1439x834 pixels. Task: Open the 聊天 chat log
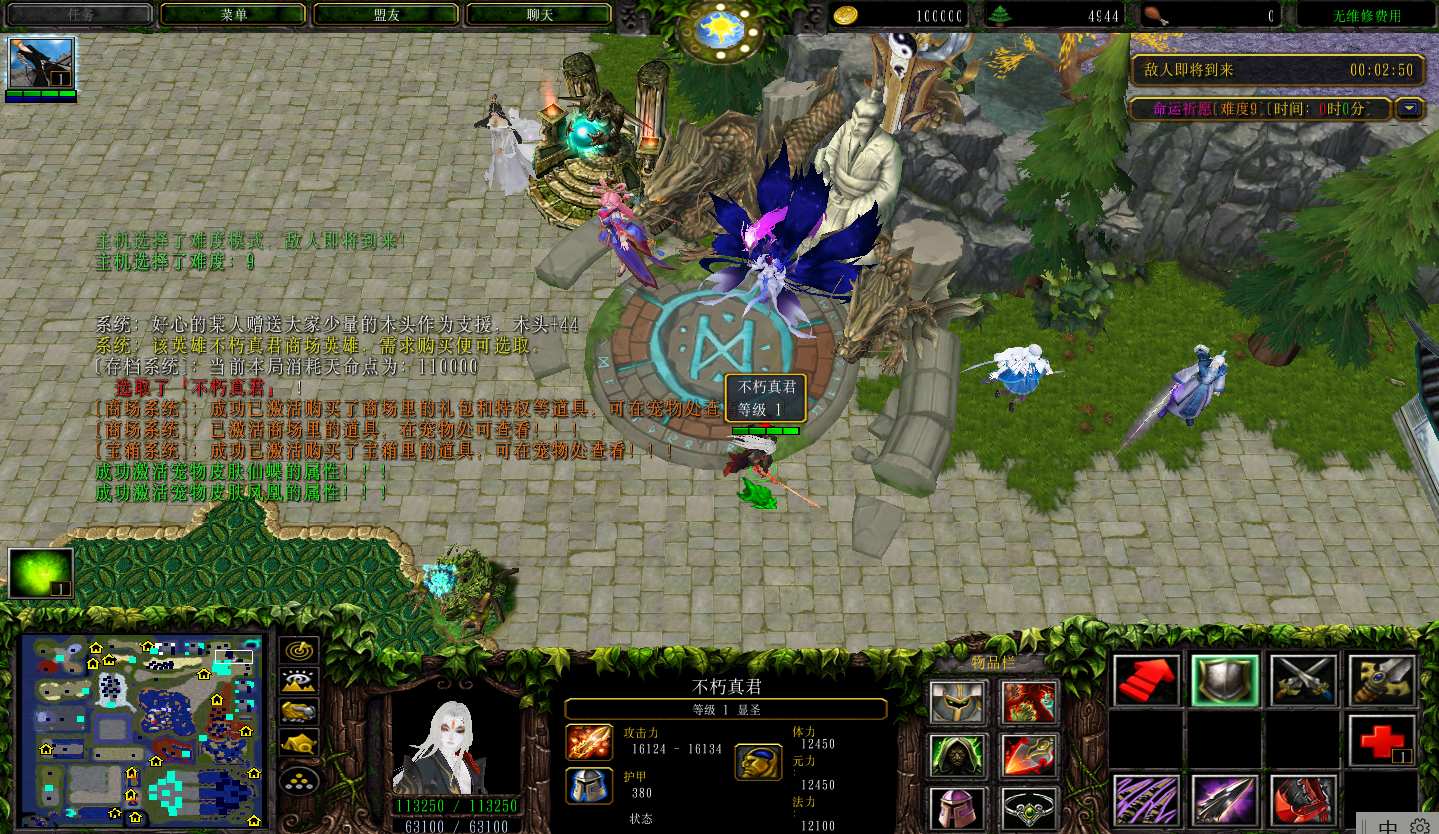click(539, 15)
